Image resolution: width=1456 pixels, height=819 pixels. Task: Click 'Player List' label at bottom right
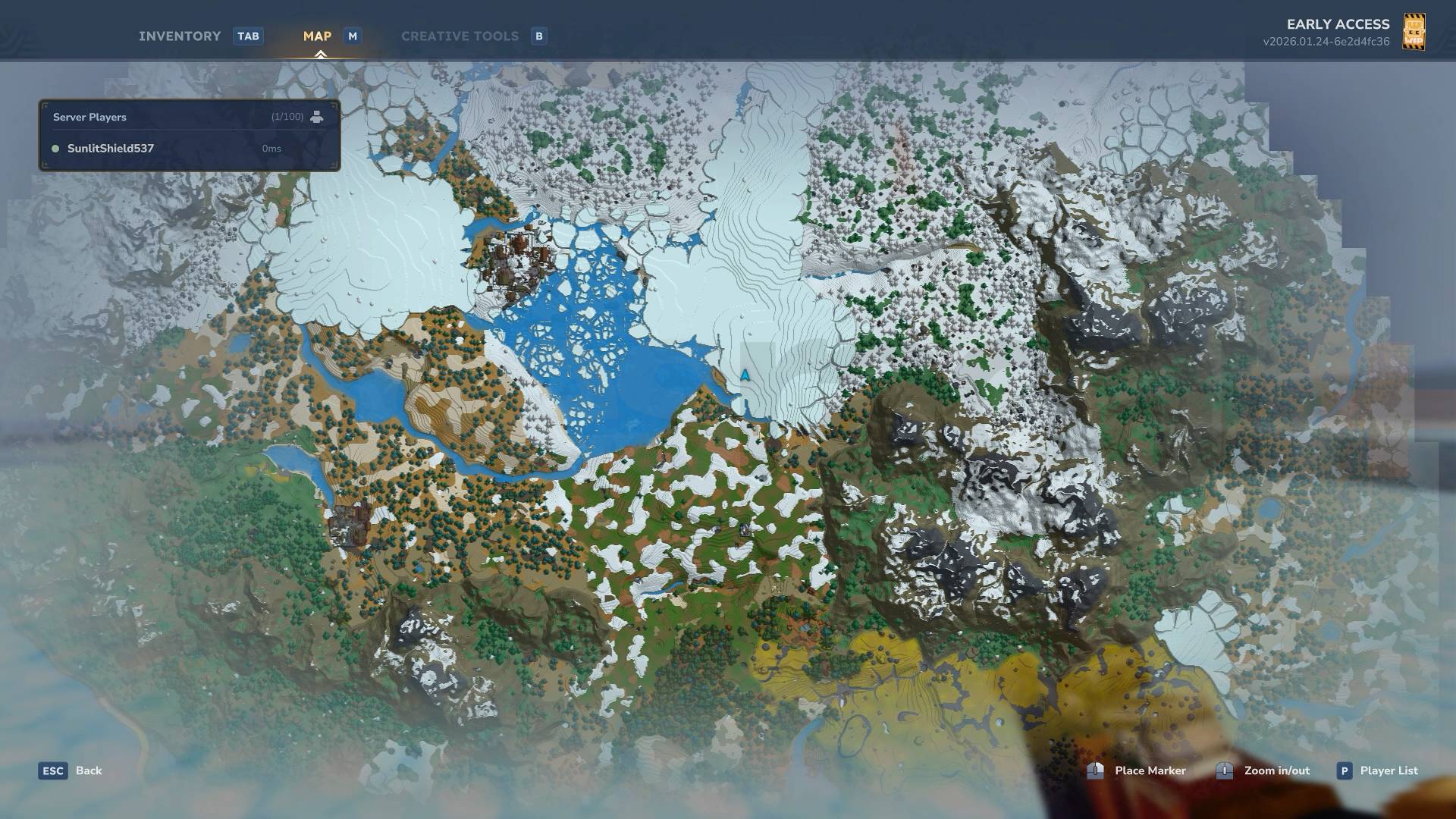click(1389, 770)
